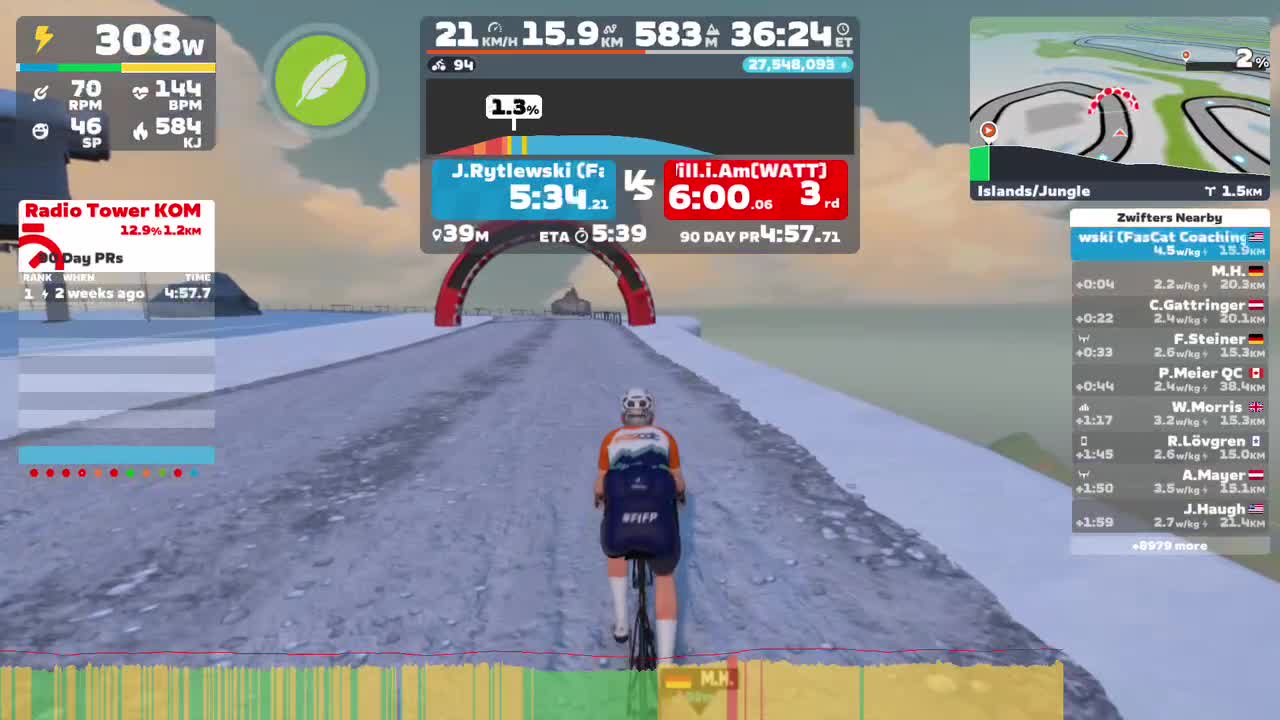Select the cadence RPM pedal icon

click(x=40, y=90)
